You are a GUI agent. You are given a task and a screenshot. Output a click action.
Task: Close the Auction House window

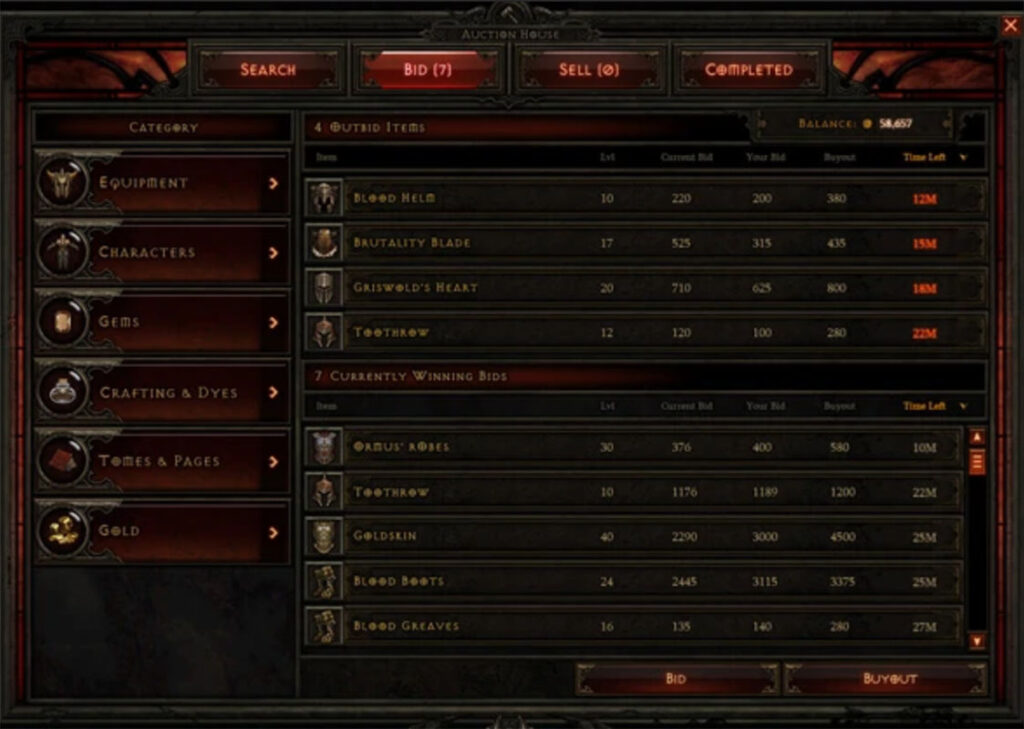pyautogui.click(x=1010, y=26)
